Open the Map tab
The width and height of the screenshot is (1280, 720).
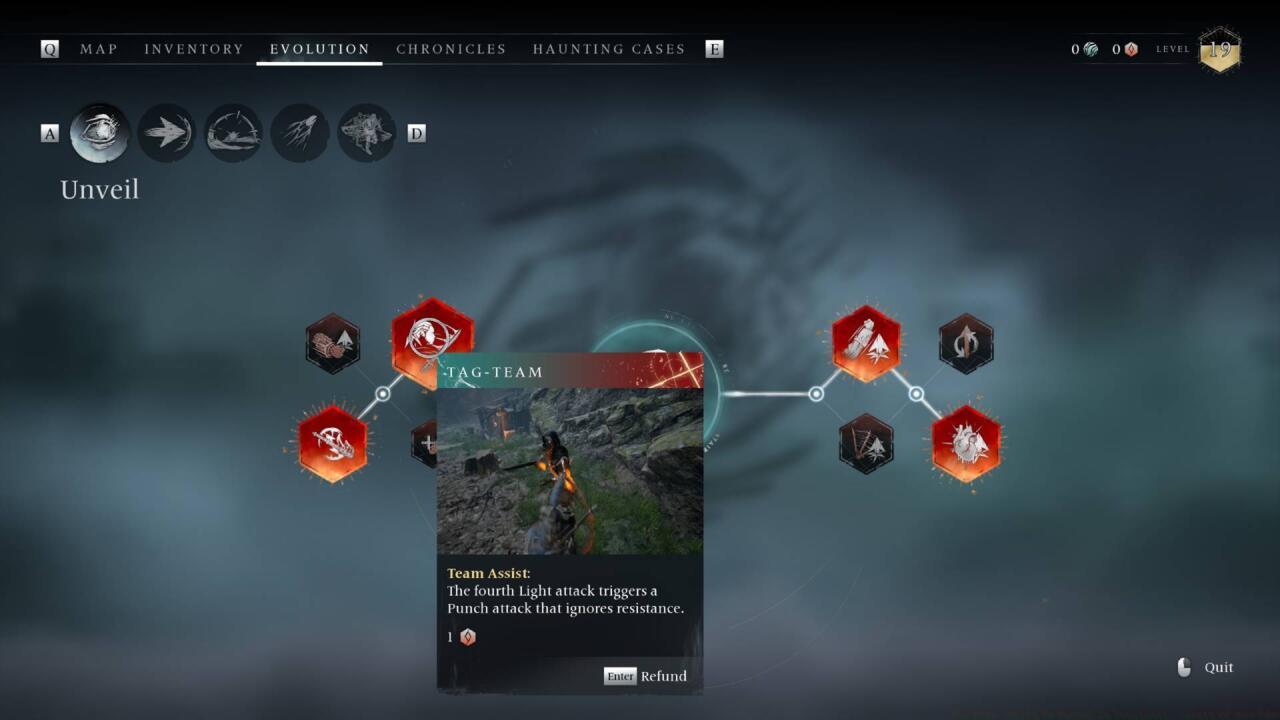point(99,49)
